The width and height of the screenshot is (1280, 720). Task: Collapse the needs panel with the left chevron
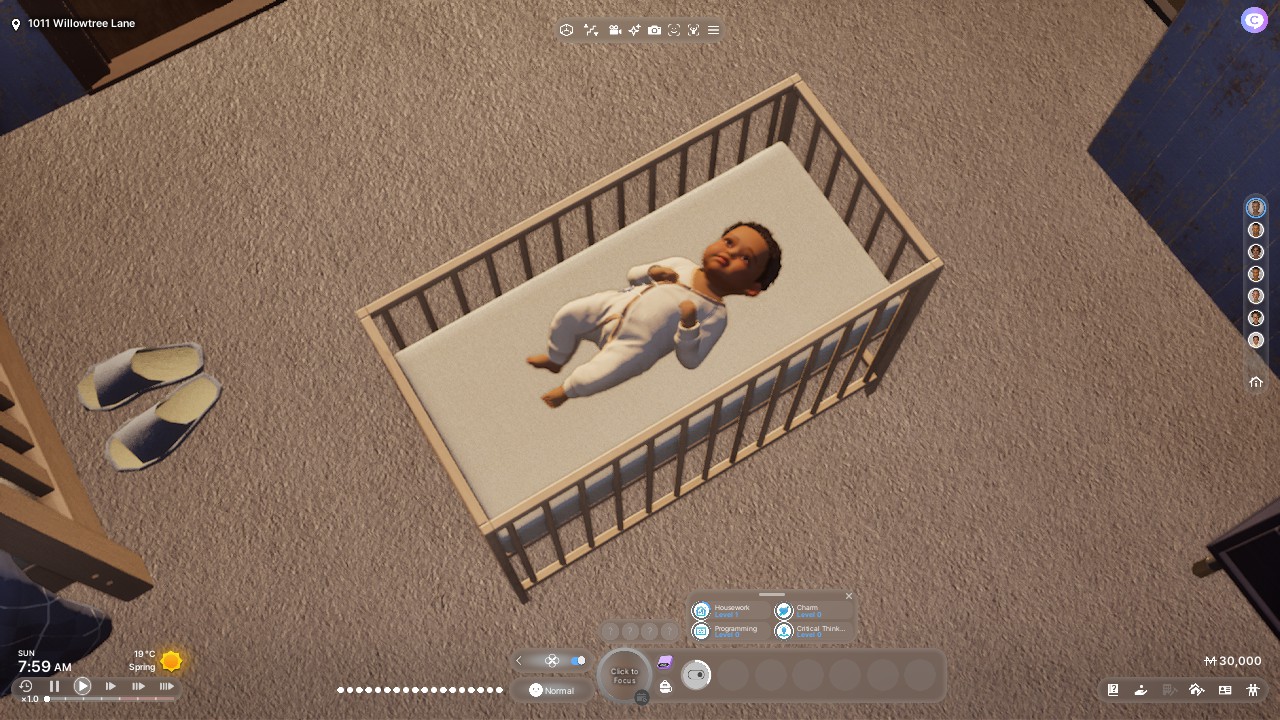(x=519, y=661)
